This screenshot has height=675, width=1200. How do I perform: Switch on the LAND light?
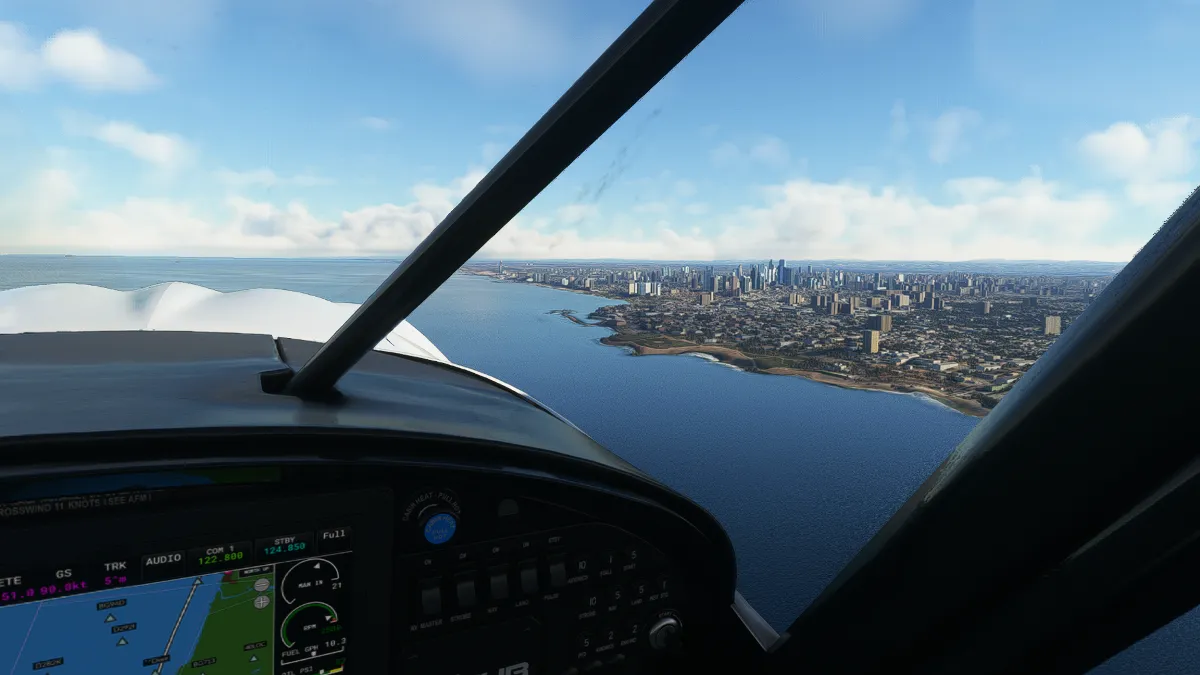tap(527, 579)
